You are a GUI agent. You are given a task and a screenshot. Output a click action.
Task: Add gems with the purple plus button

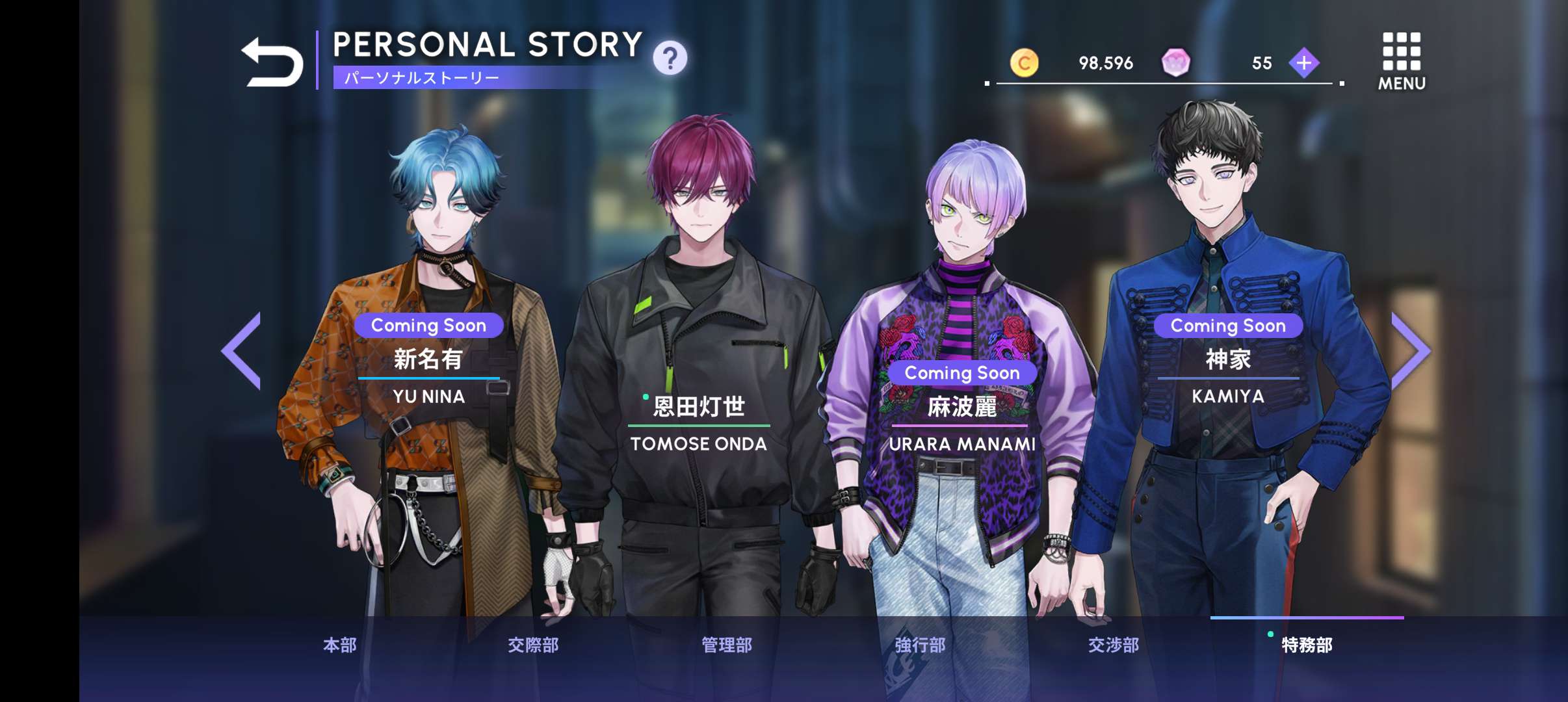click(1303, 63)
